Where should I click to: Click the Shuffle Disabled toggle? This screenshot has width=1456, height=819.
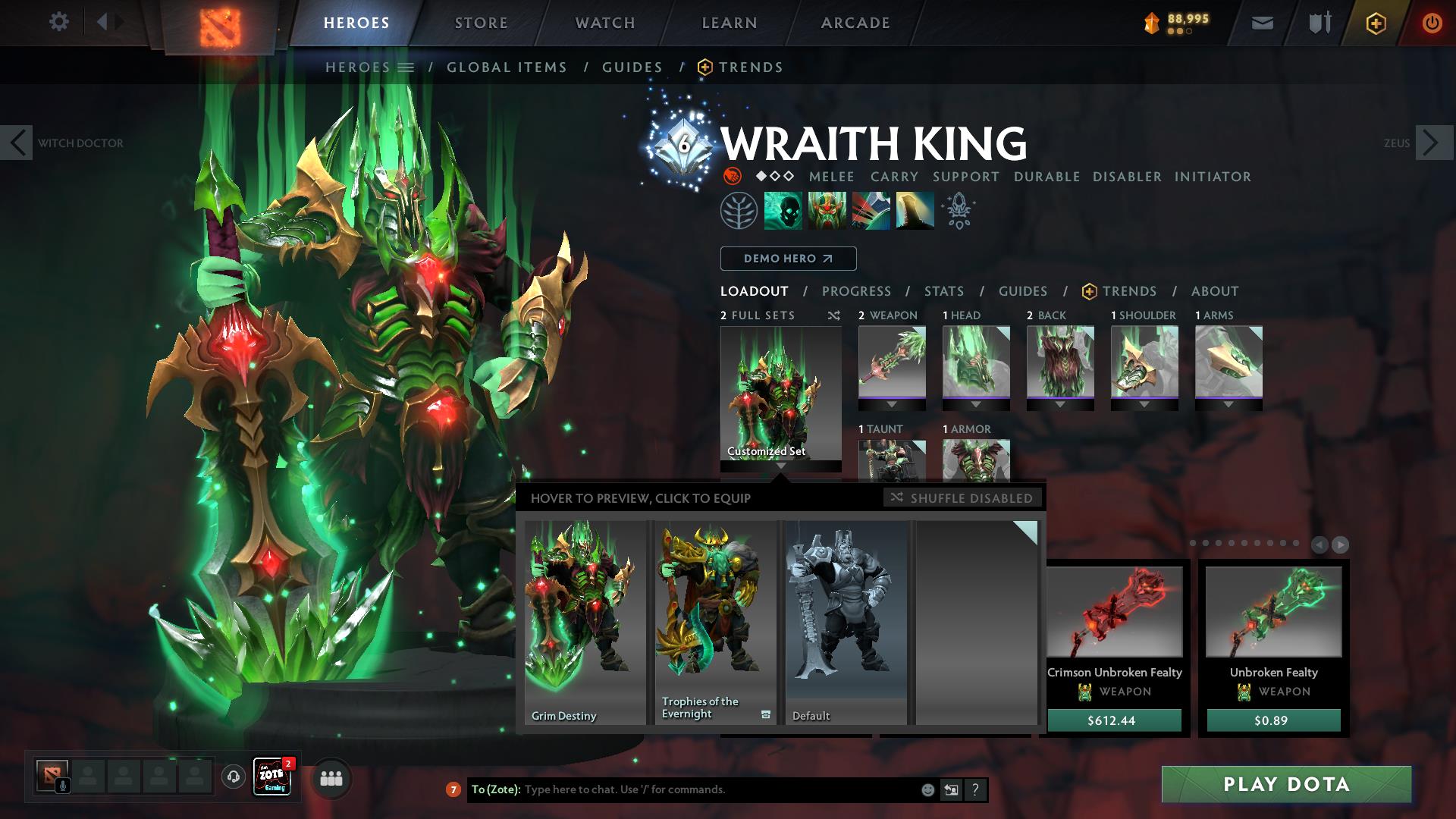click(x=962, y=498)
